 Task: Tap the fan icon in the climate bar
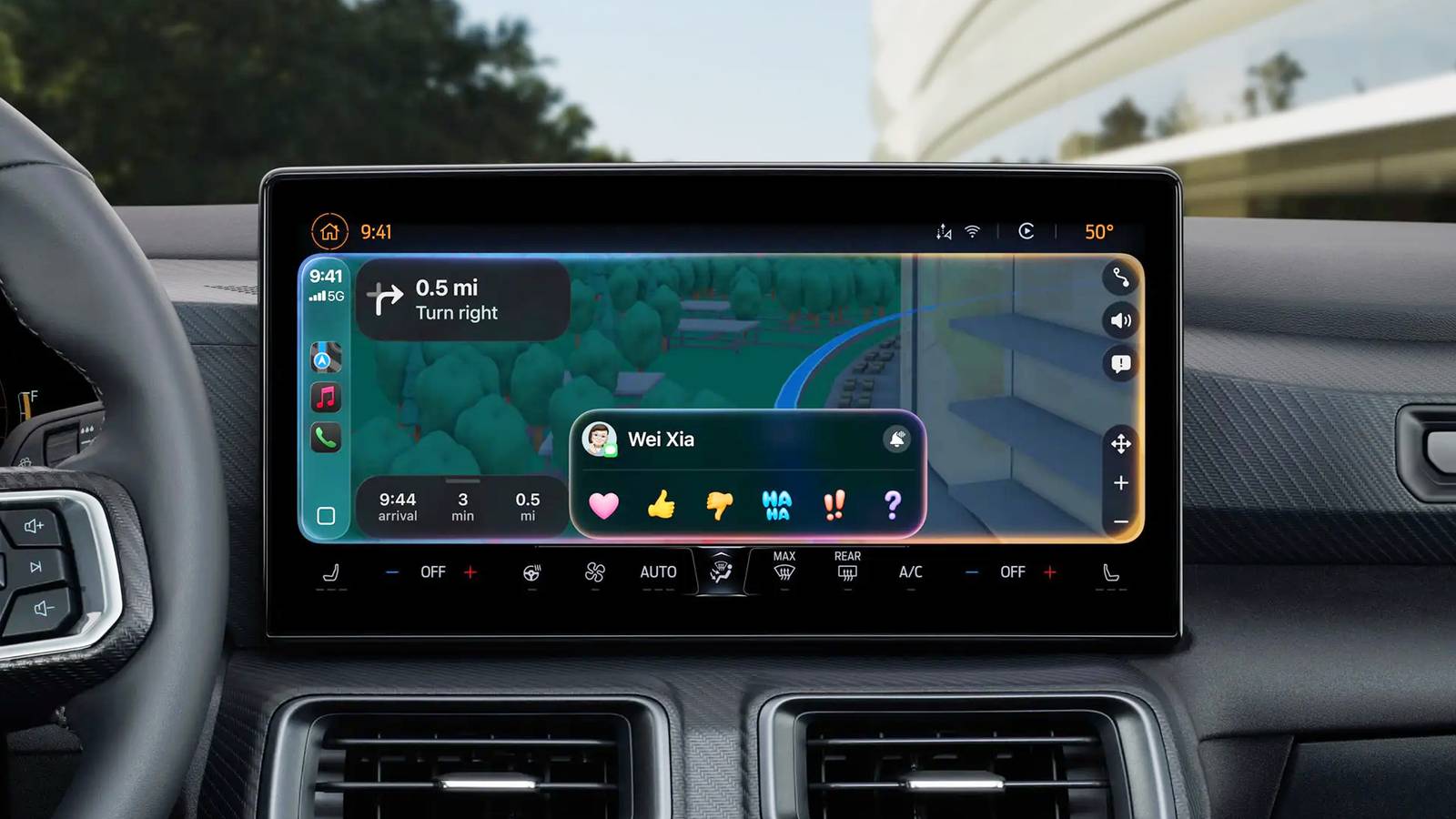tap(592, 571)
